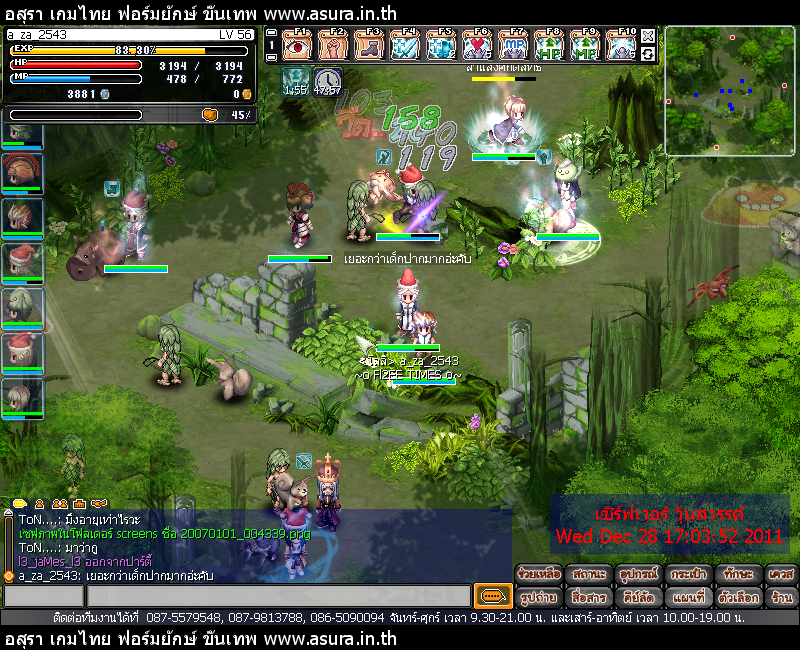Use the boot skill in F3 slot
This screenshot has width=800, height=650.
coord(369,46)
